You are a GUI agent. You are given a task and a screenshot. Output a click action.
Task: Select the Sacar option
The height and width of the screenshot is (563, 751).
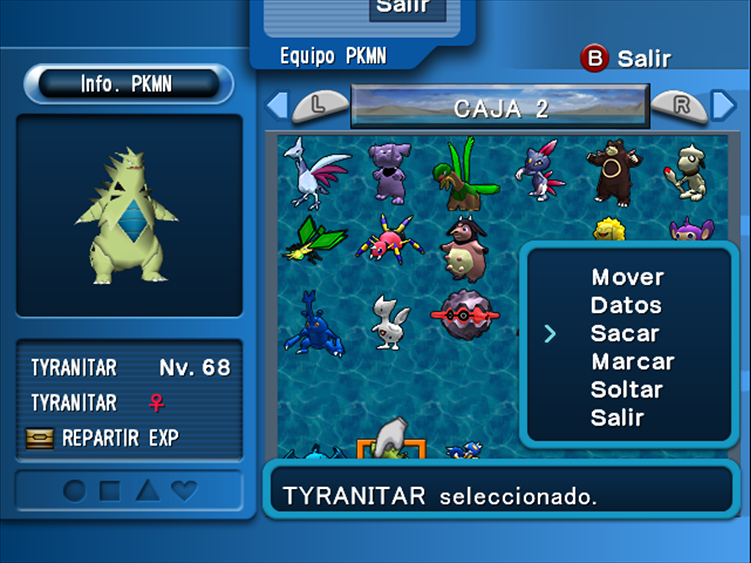tap(625, 333)
